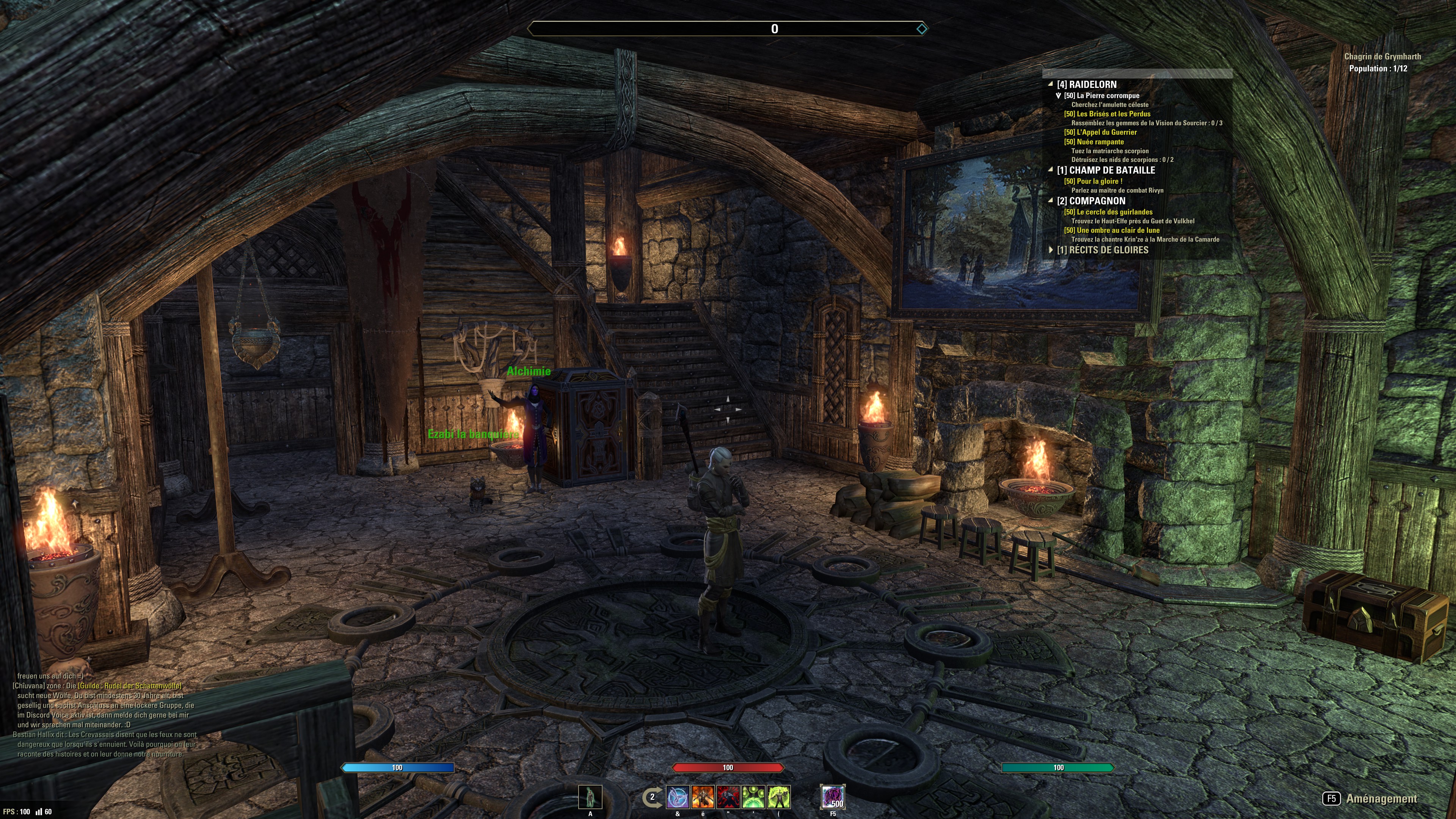Expand the RÉCITS DE GLOIRES category
Image resolution: width=1456 pixels, height=819 pixels.
(x=1051, y=250)
